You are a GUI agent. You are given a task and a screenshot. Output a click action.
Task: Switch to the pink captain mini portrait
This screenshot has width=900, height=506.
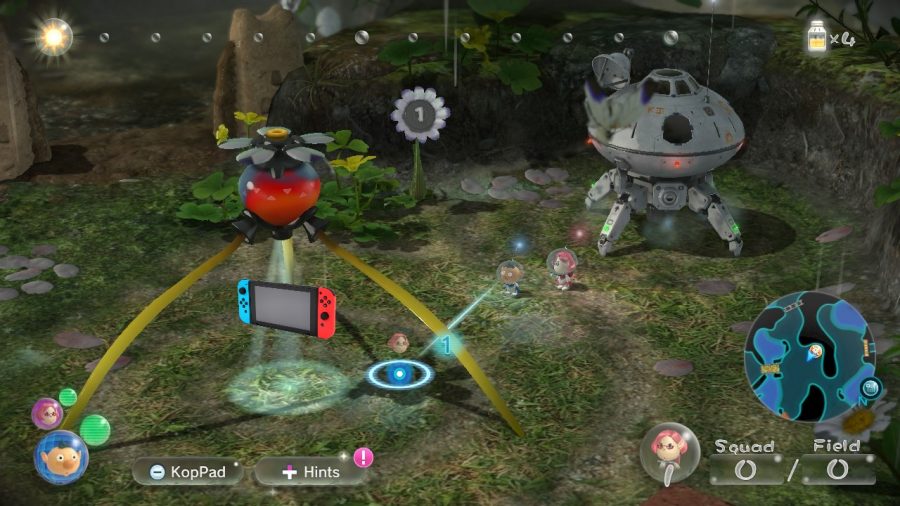tap(46, 412)
